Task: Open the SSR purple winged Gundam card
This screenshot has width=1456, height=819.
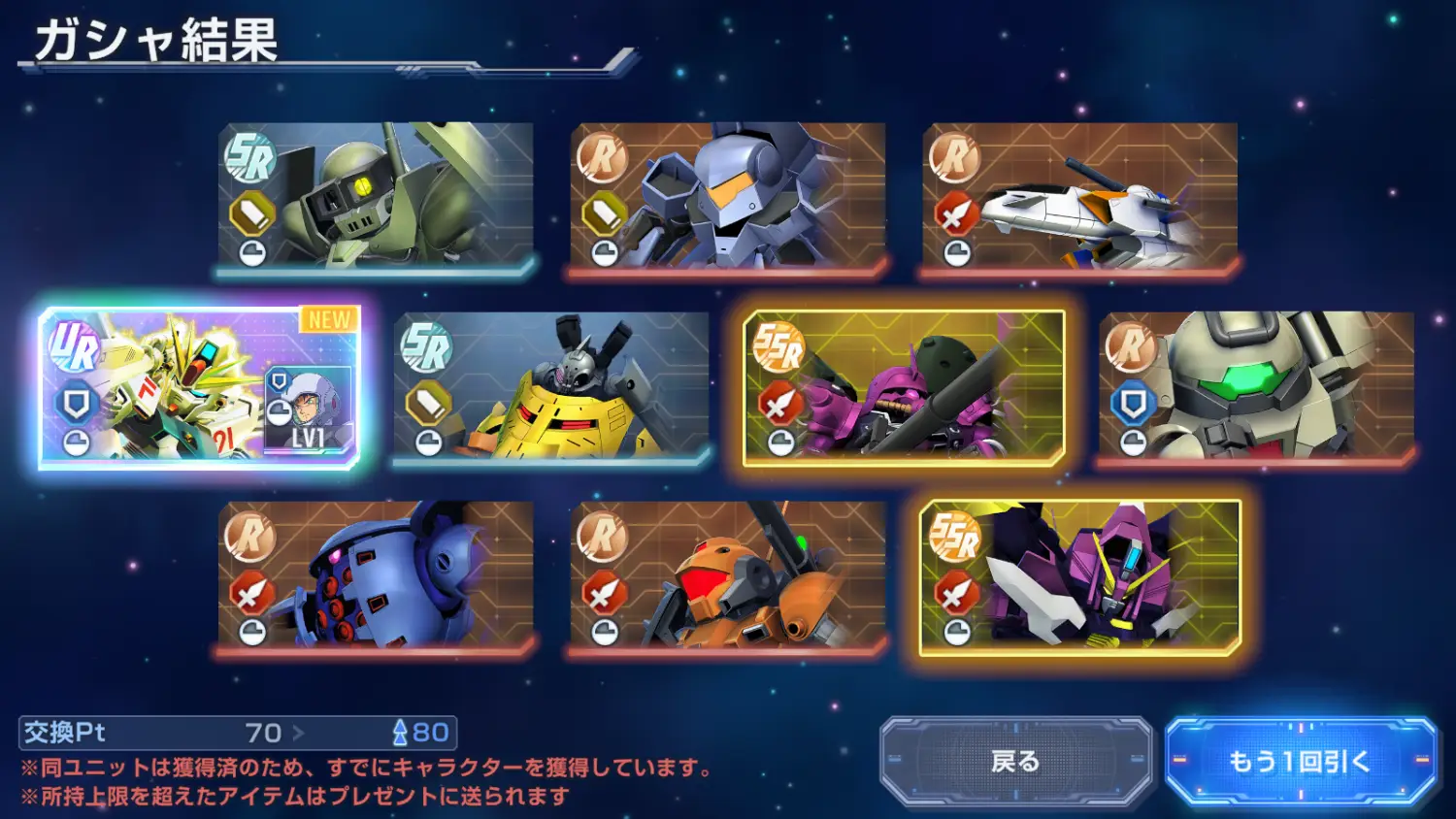Action: click(1079, 576)
